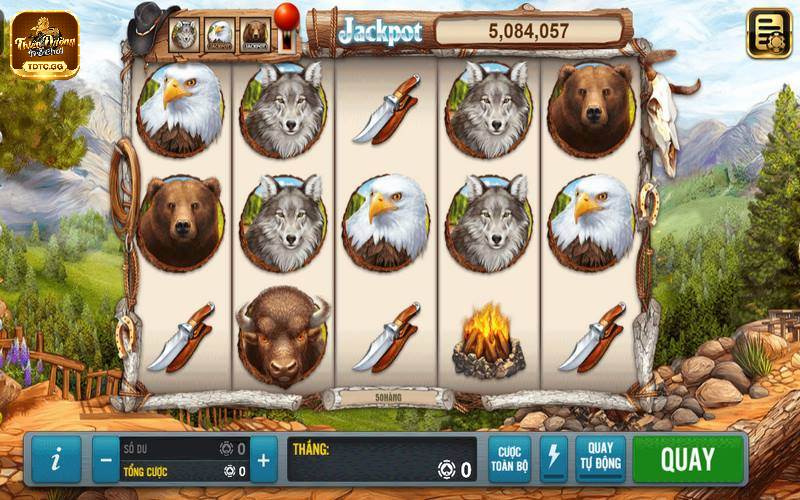The height and width of the screenshot is (500, 800).
Task: Decrease the total bet with minus button
Action: [x=106, y=460]
